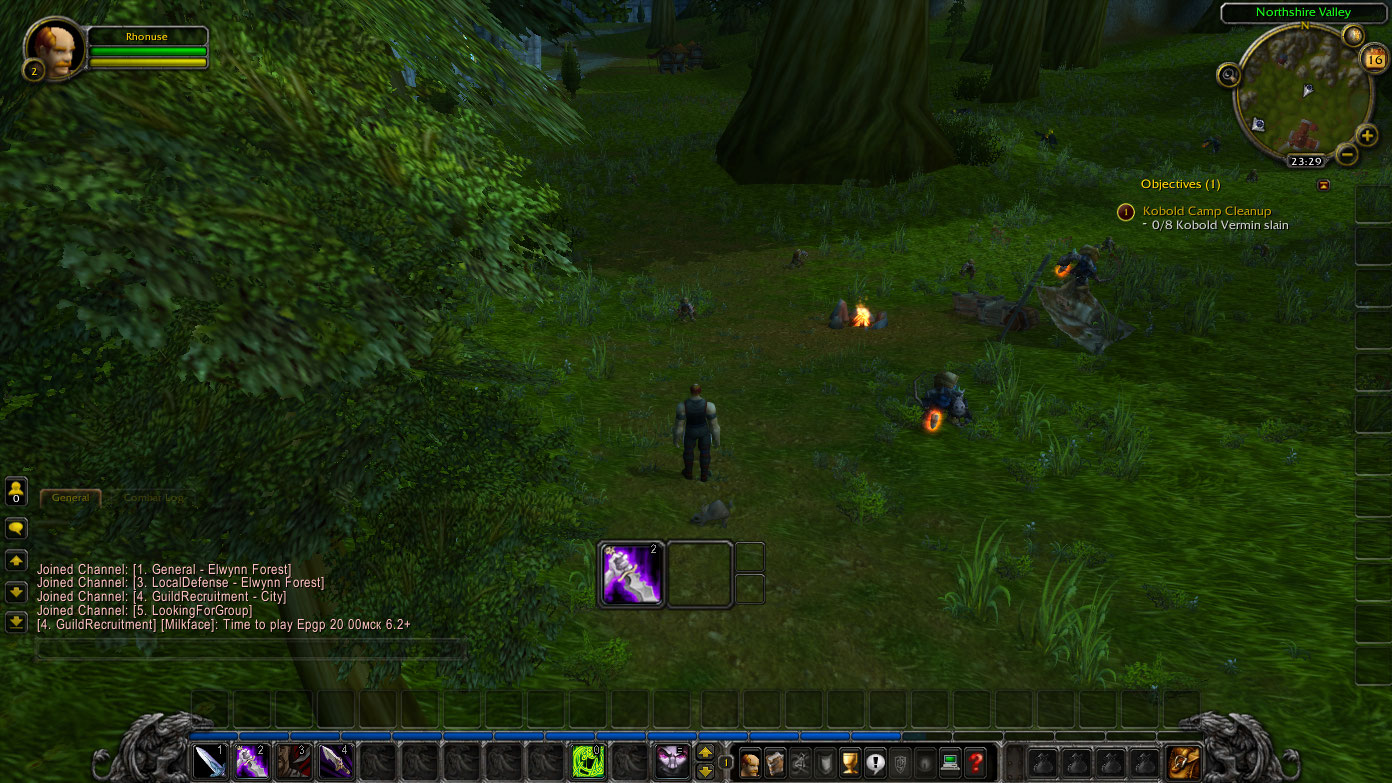
Task: Open the Spellbook micro button
Action: tap(775, 764)
